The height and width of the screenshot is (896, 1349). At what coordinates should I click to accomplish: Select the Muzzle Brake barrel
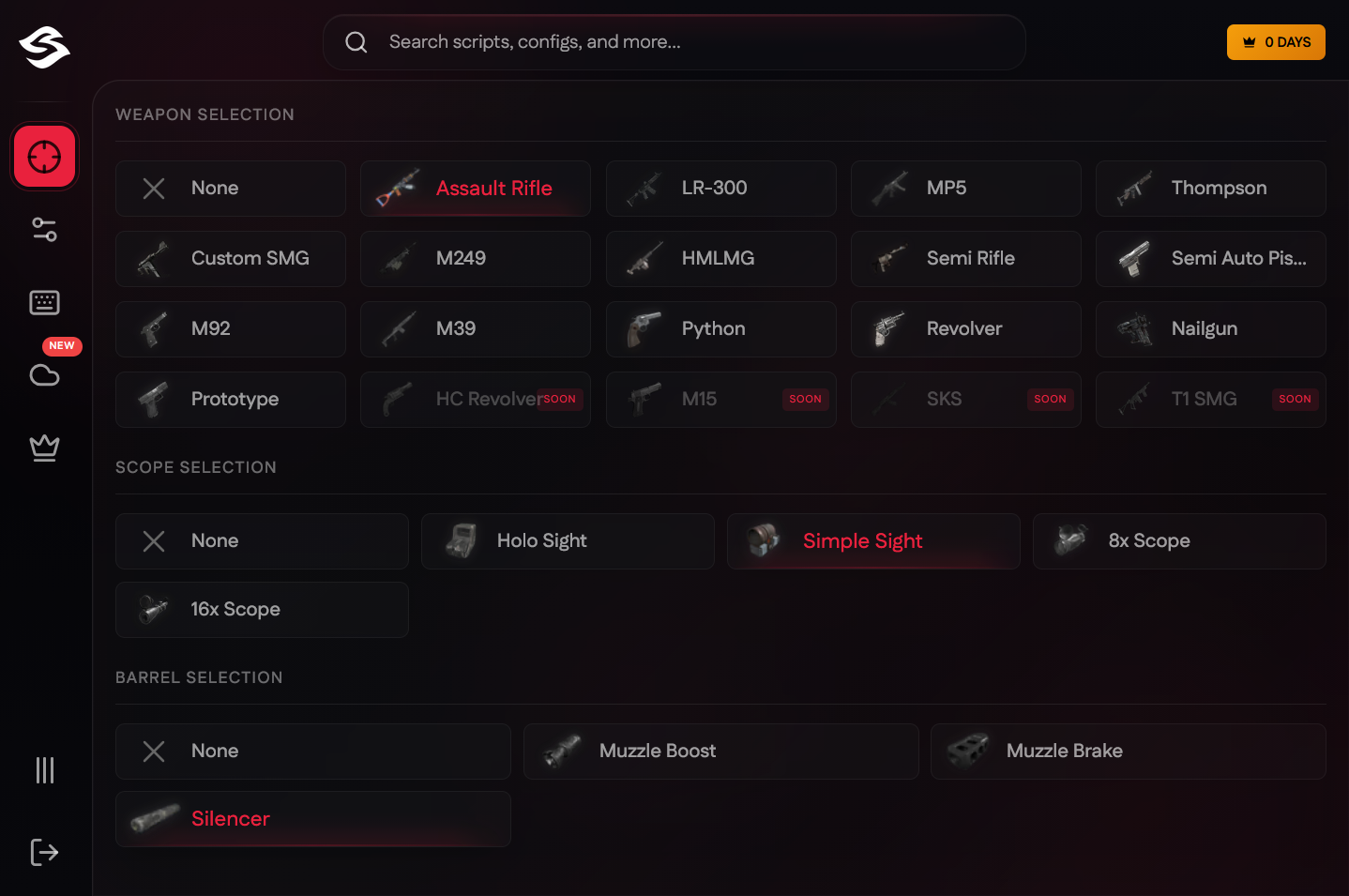point(1127,751)
